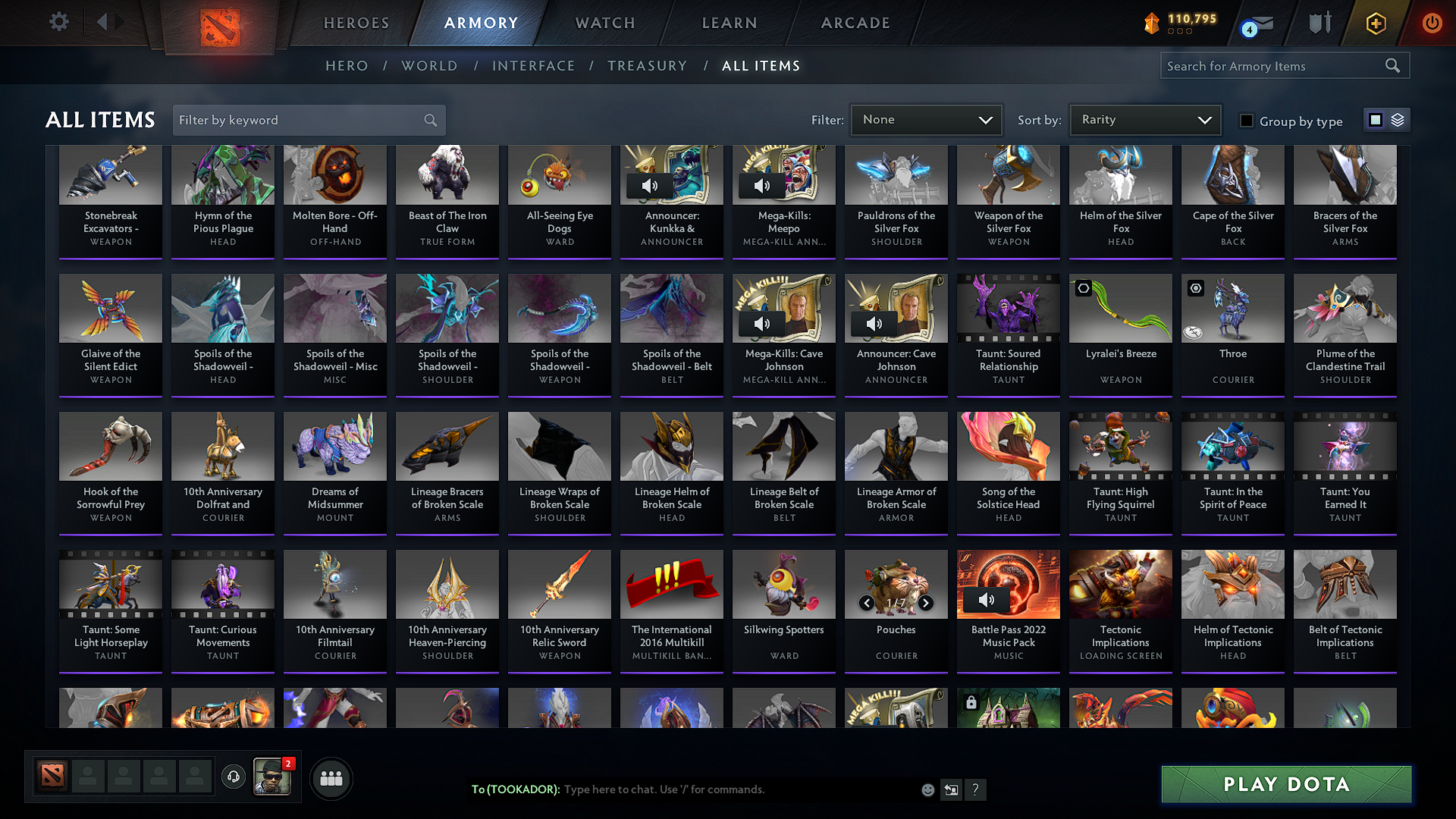Click the power button to exit
The width and height of the screenshot is (1456, 819).
1432,24
